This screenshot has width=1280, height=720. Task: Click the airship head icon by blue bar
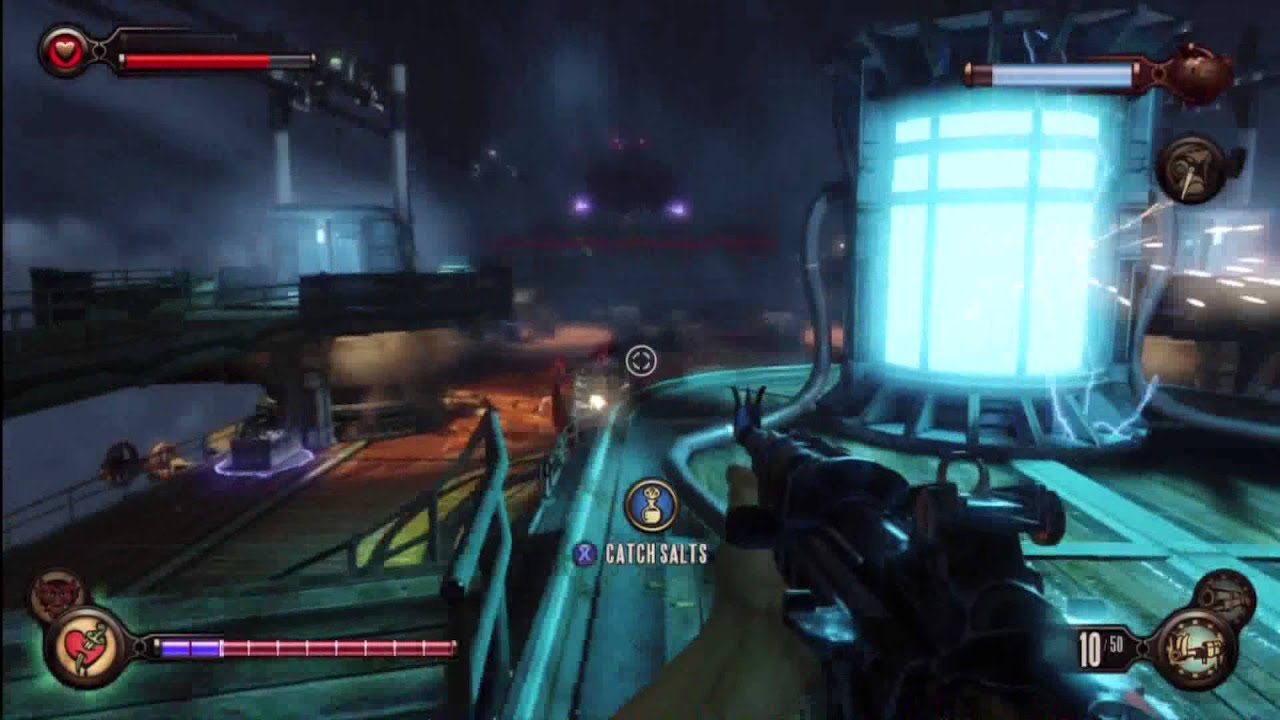pos(1198,72)
